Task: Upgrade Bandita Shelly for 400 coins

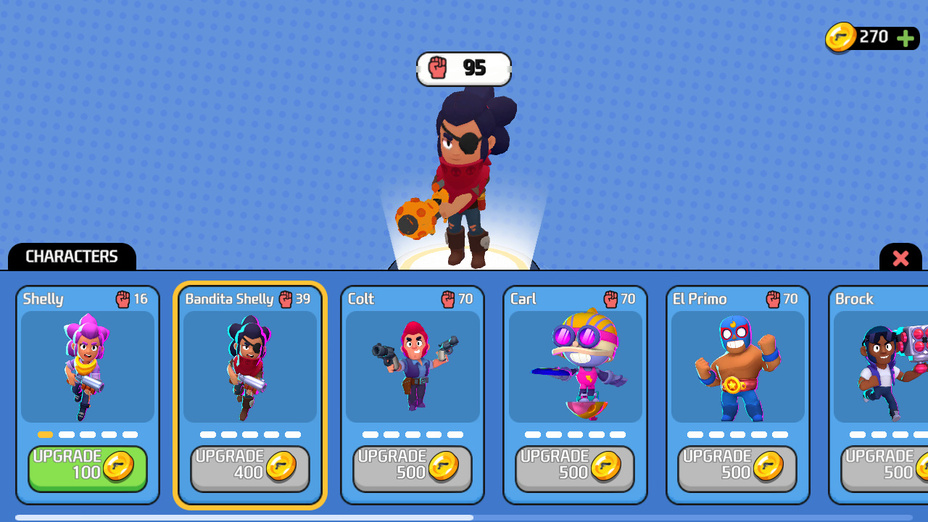Action: (x=250, y=468)
